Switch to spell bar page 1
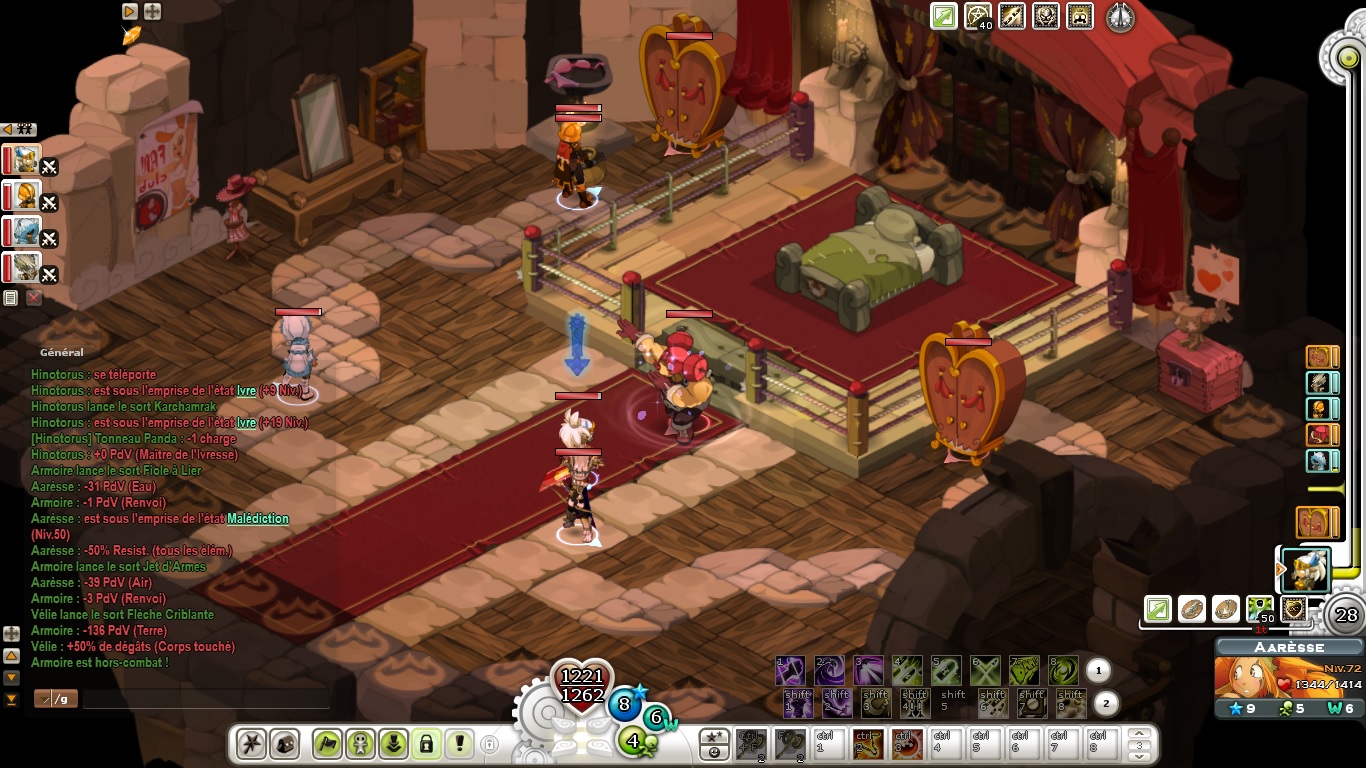Screen dimensions: 1366x768 coord(1098,671)
